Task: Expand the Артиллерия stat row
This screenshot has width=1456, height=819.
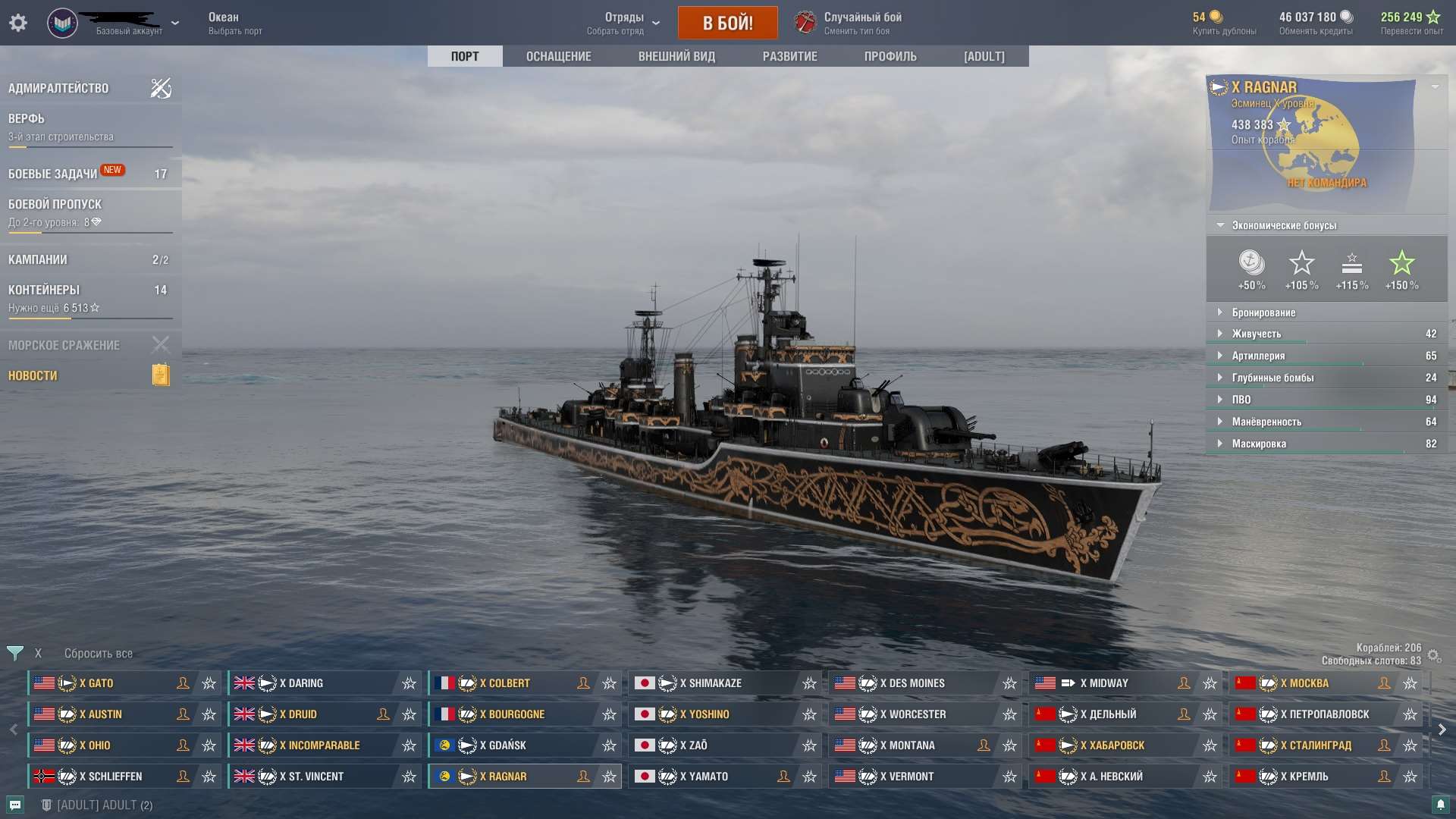Action: [x=1219, y=355]
